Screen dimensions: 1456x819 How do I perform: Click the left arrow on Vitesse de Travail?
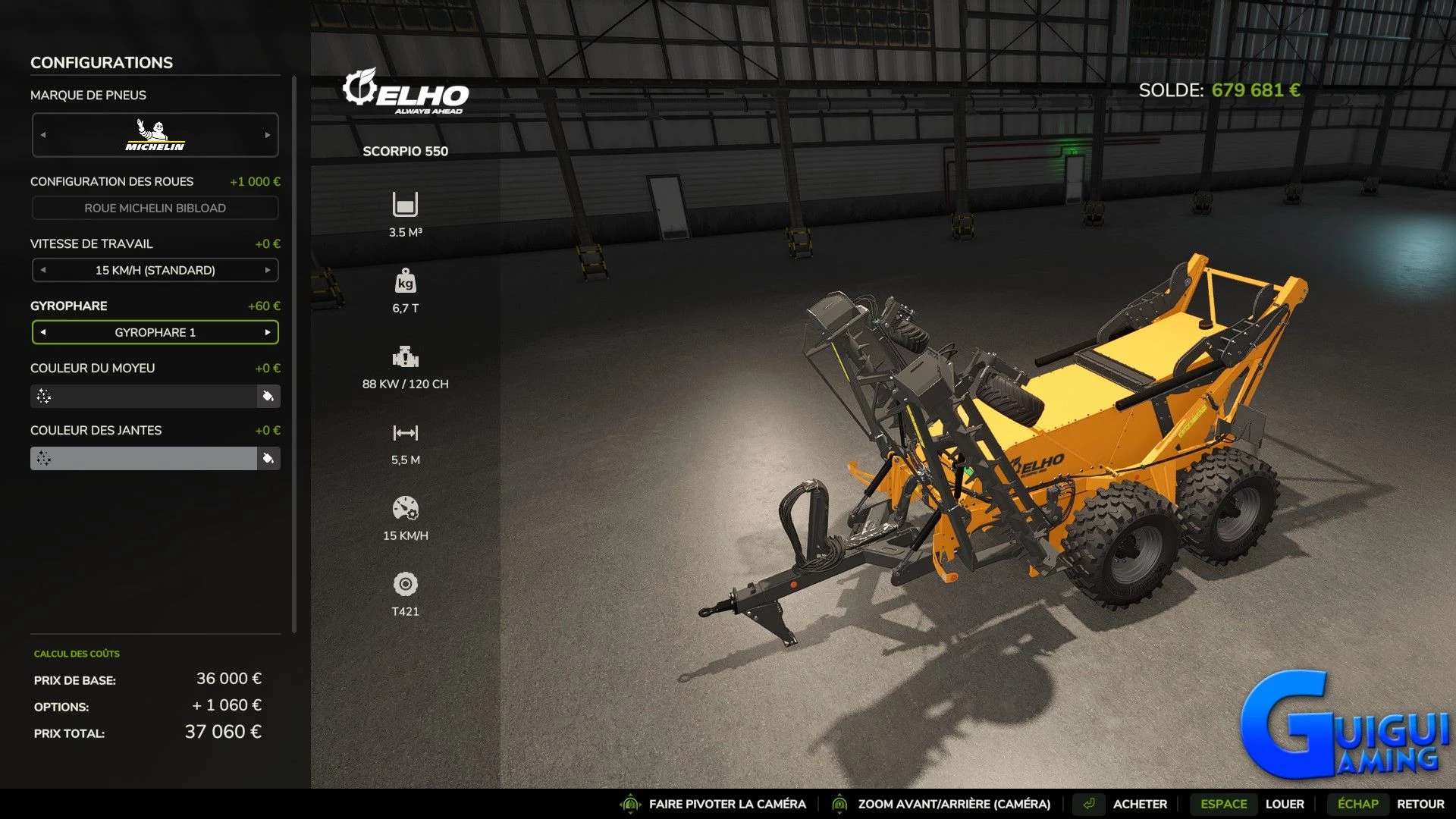[x=42, y=269]
